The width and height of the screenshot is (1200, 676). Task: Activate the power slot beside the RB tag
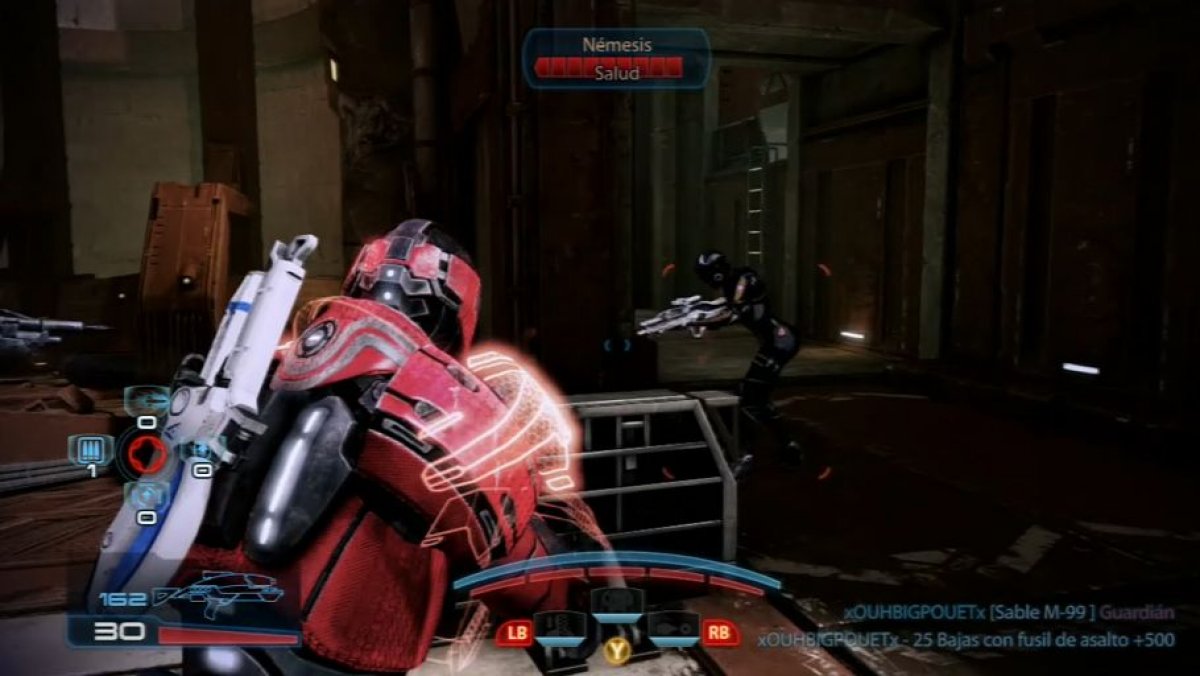pyautogui.click(x=672, y=629)
